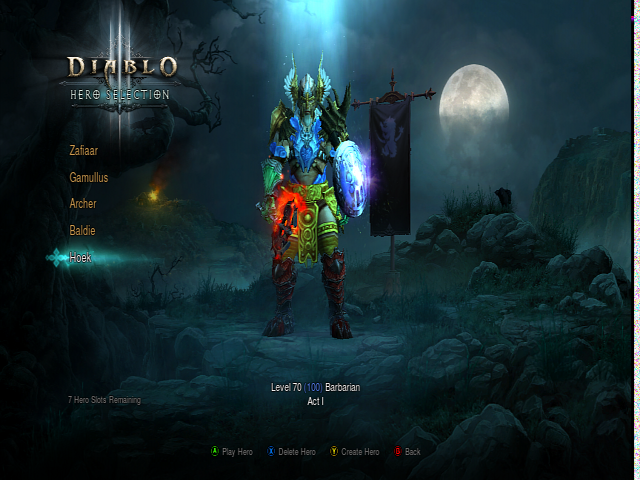Select the hero Zafiaar
The width and height of the screenshot is (640, 480).
click(x=84, y=150)
